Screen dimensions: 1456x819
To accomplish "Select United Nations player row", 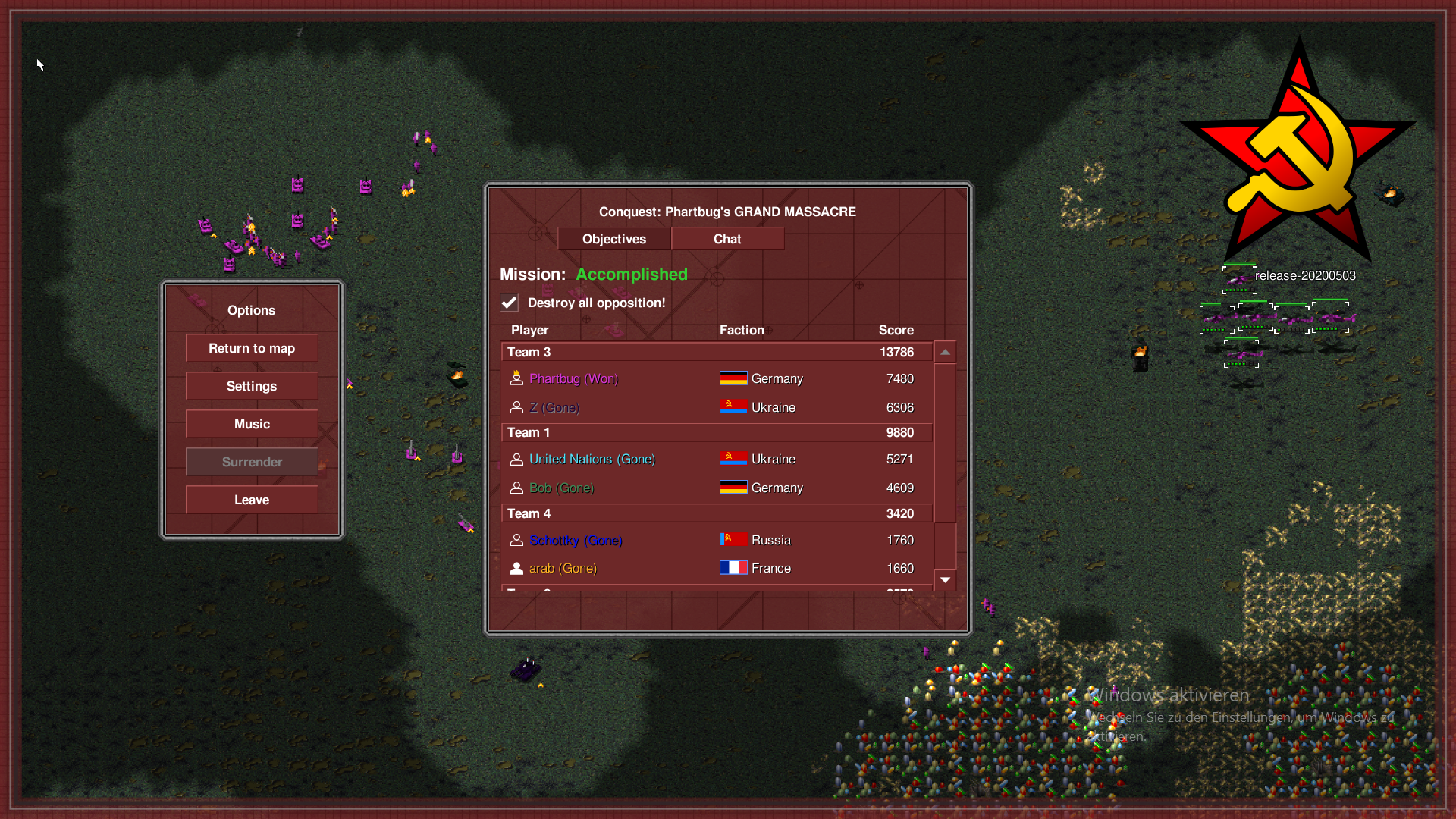I will [591, 459].
